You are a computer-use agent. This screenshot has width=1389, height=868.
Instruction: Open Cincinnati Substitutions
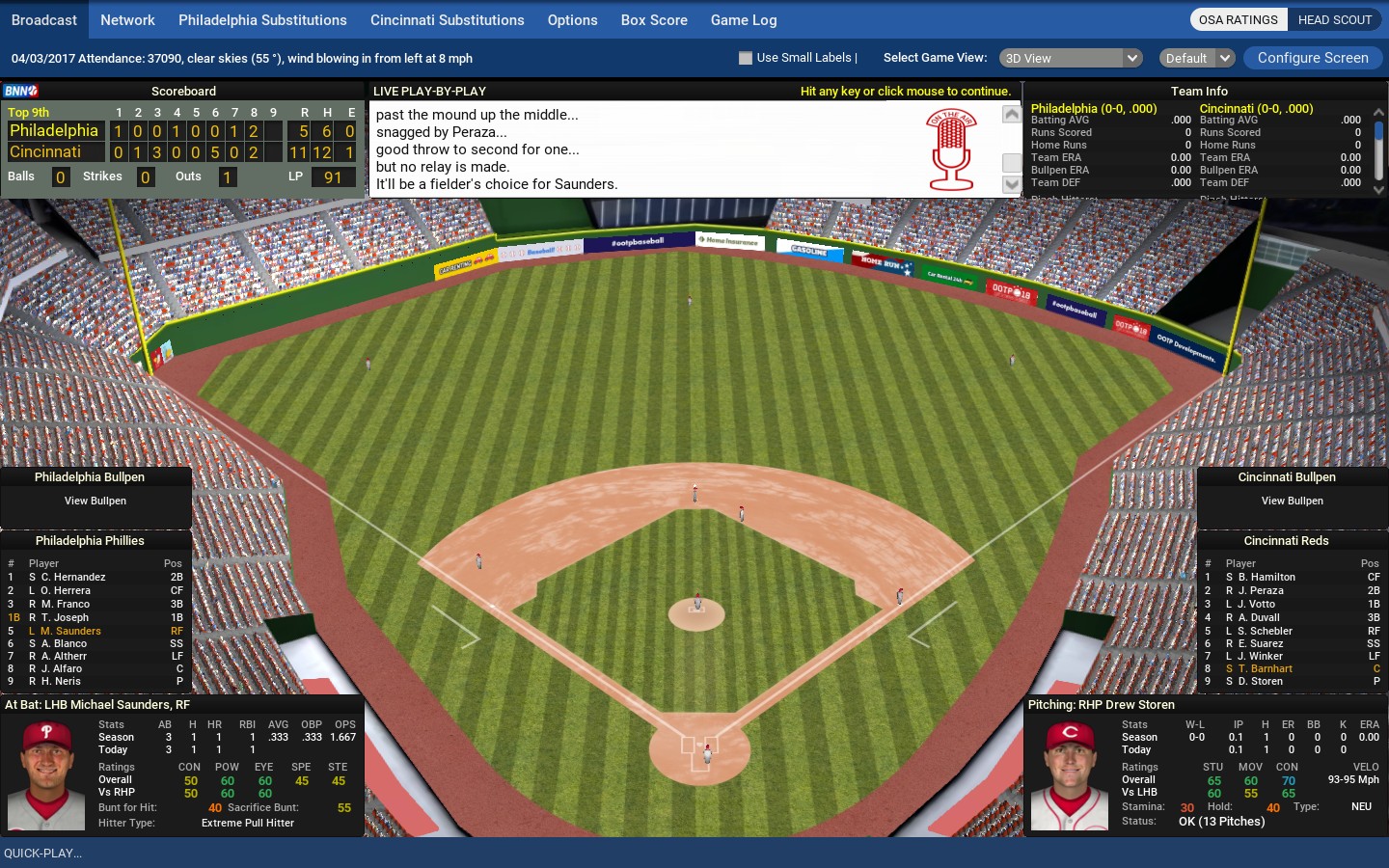coord(447,20)
